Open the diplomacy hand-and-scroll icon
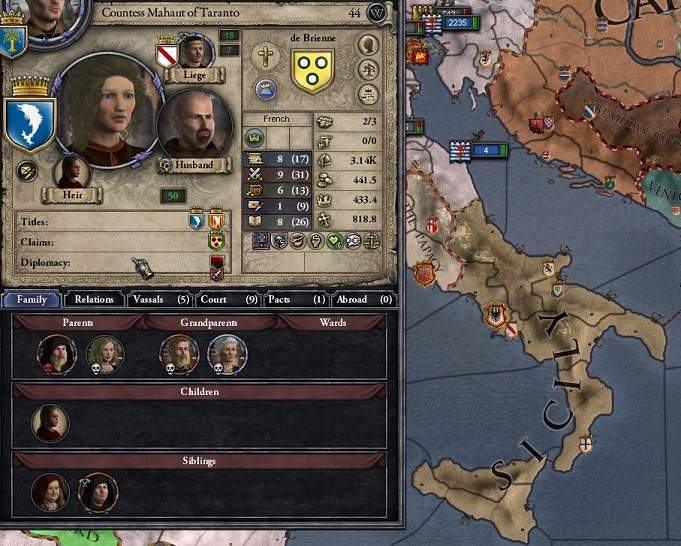Image resolution: width=681 pixels, height=546 pixels. tap(145, 267)
